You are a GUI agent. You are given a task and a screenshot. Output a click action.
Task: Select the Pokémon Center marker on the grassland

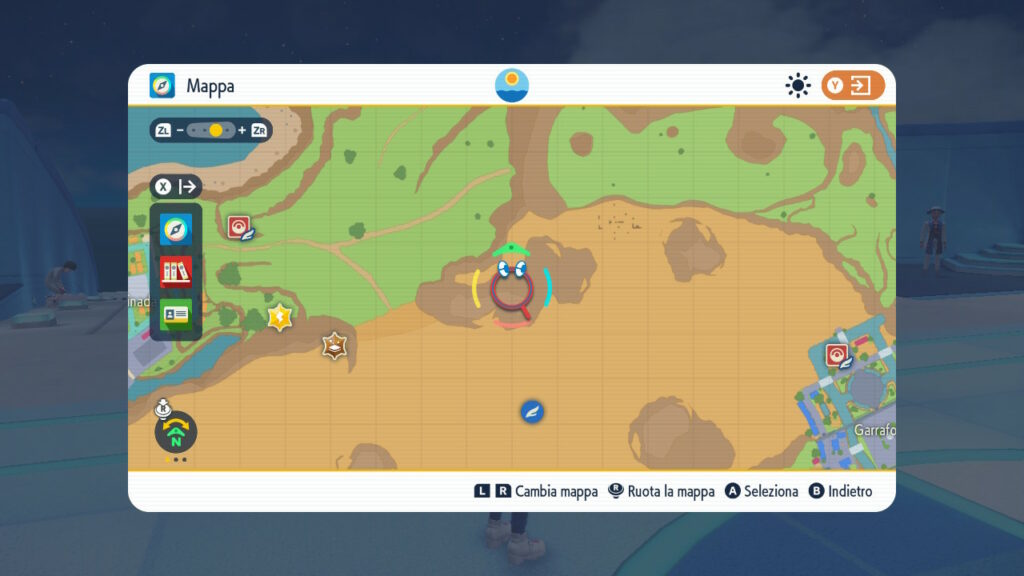click(x=239, y=228)
